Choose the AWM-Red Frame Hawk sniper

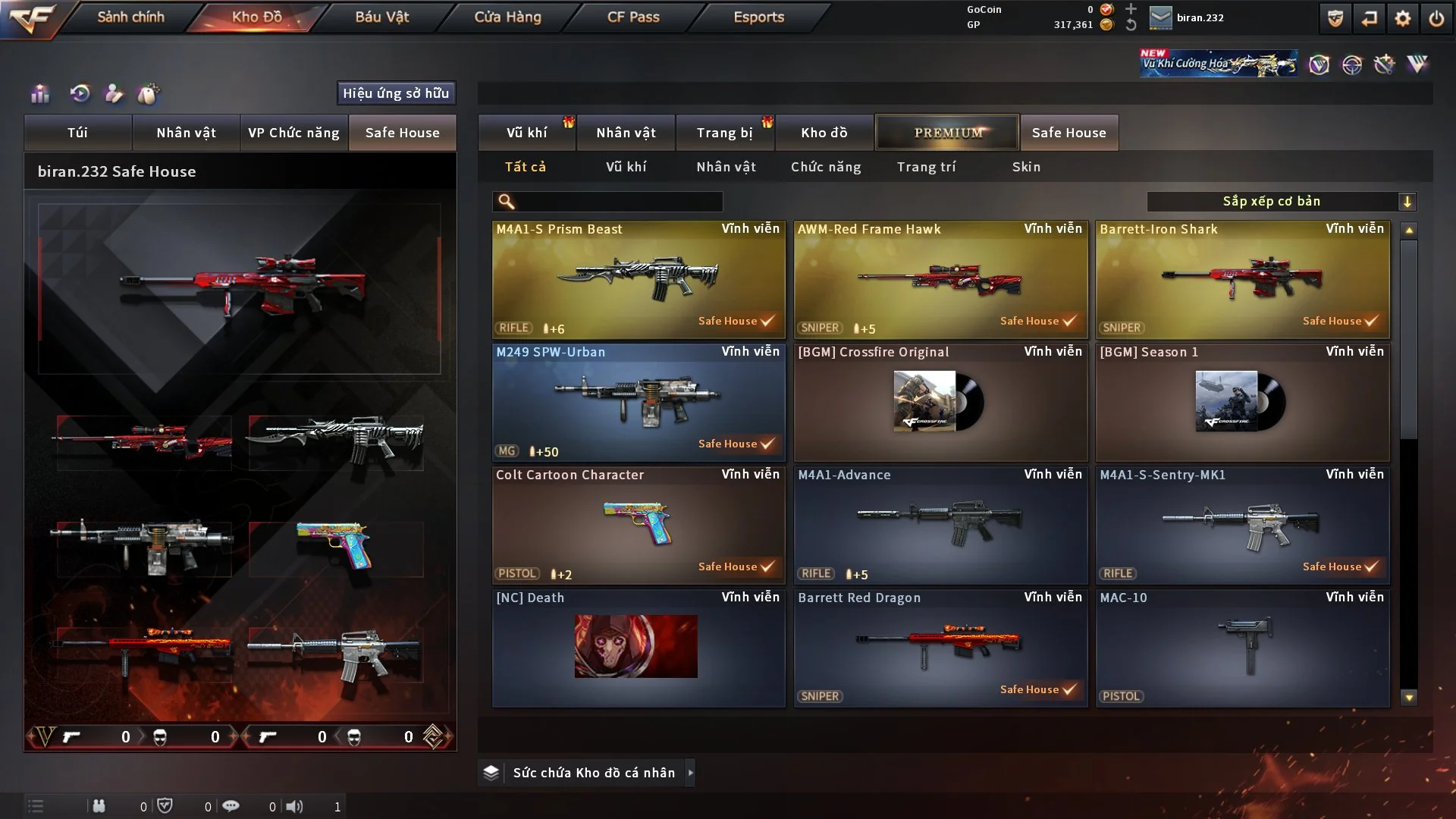point(940,279)
